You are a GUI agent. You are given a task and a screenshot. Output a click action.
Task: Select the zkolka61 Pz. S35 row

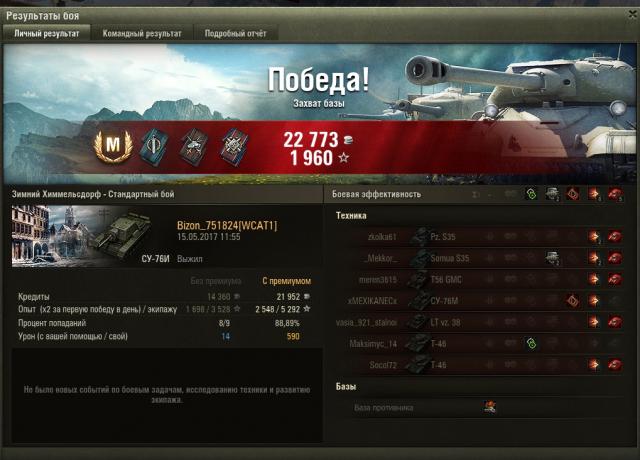(480, 237)
